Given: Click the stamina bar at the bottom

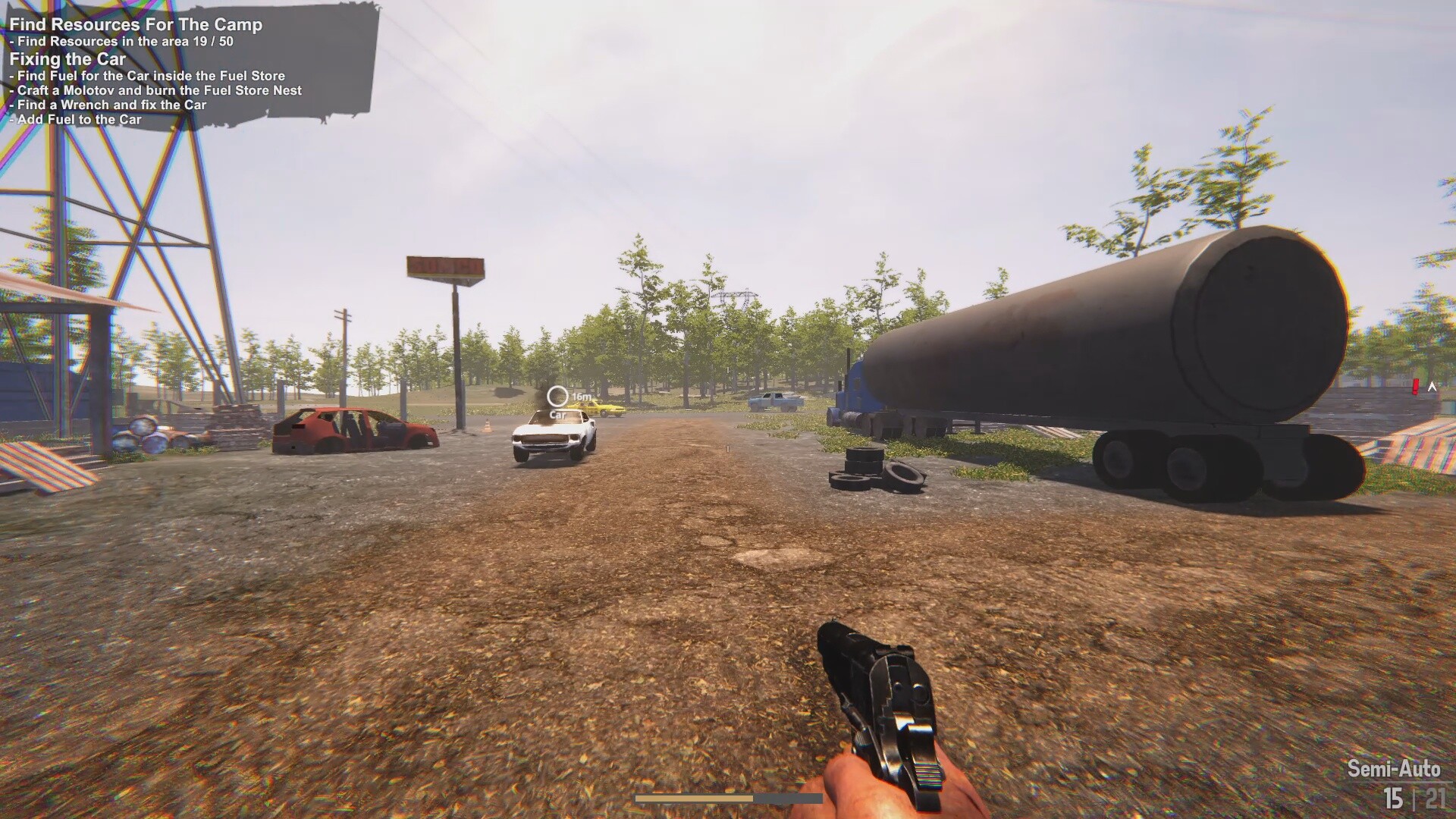Looking at the screenshot, I should (728, 799).
